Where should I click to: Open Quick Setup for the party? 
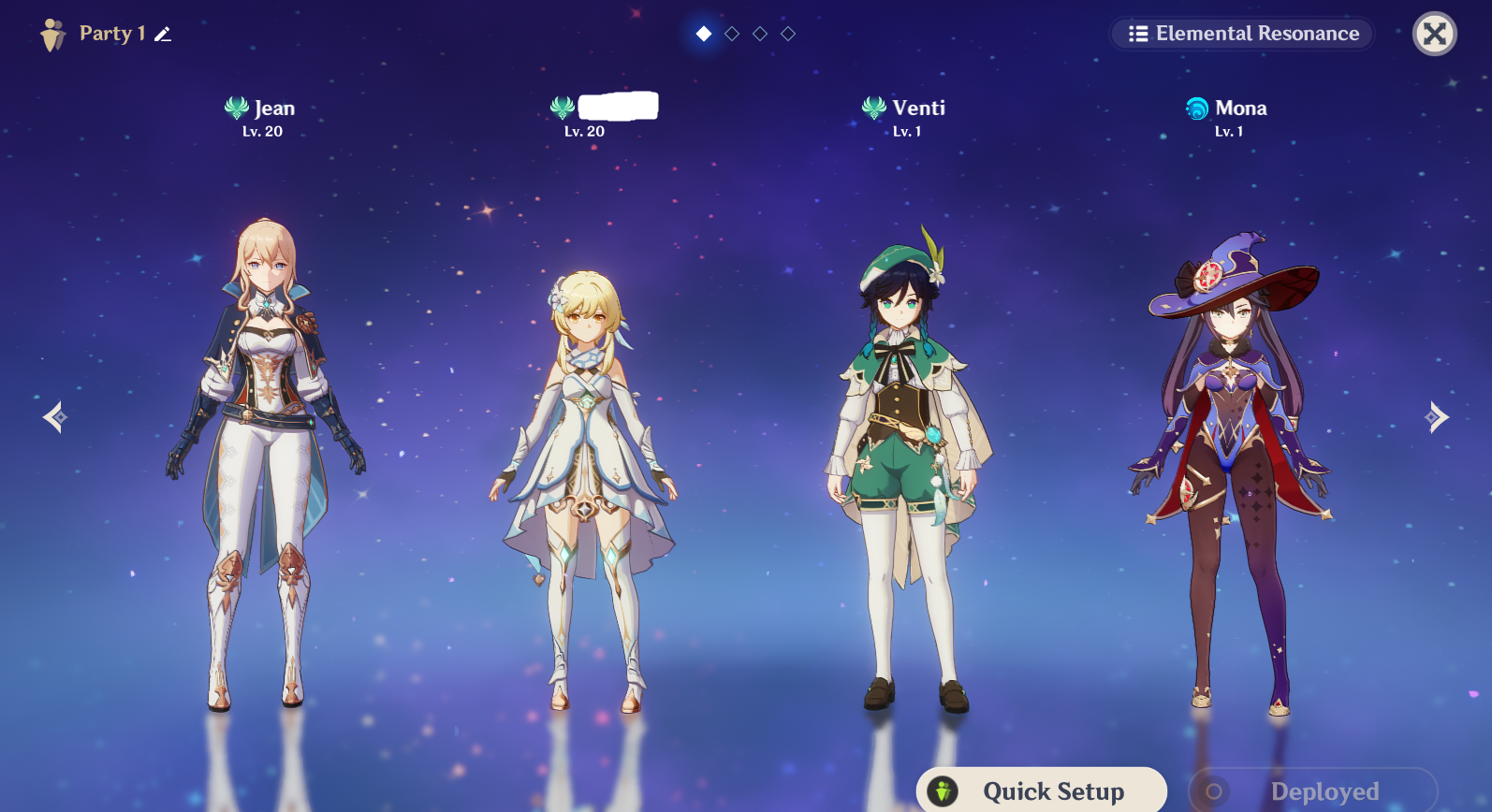(x=1041, y=790)
